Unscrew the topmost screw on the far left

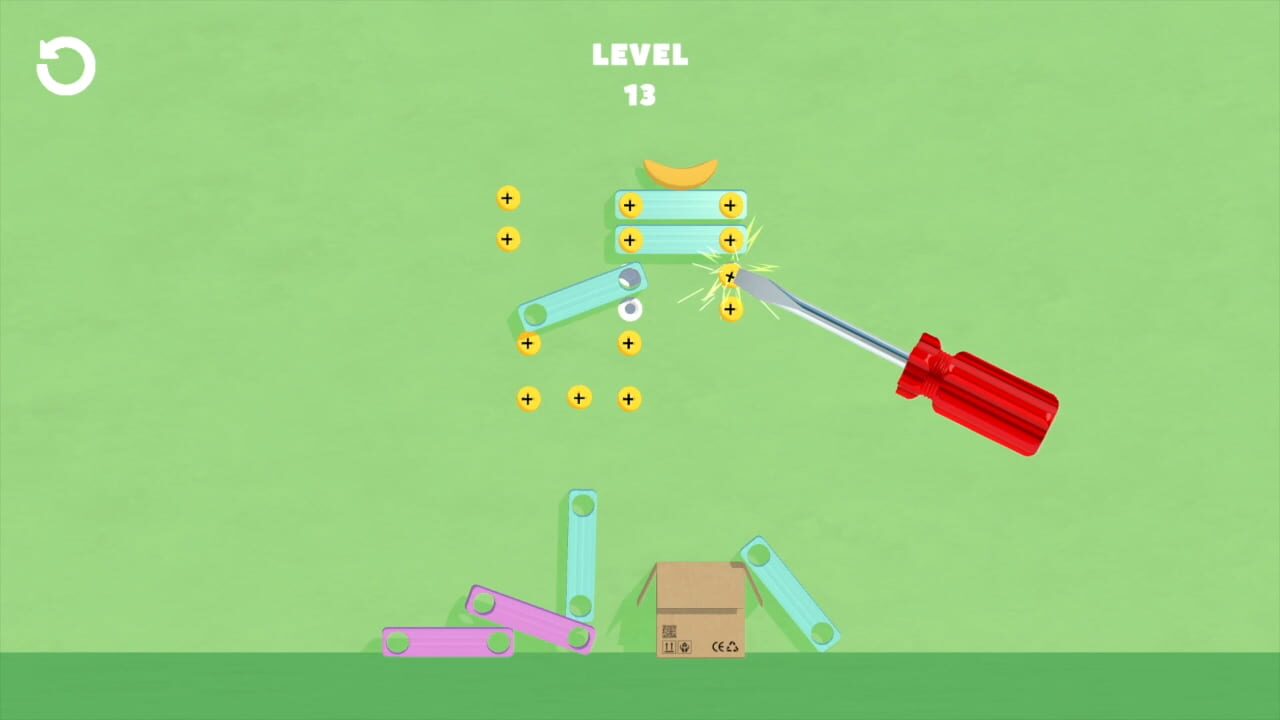(x=507, y=198)
